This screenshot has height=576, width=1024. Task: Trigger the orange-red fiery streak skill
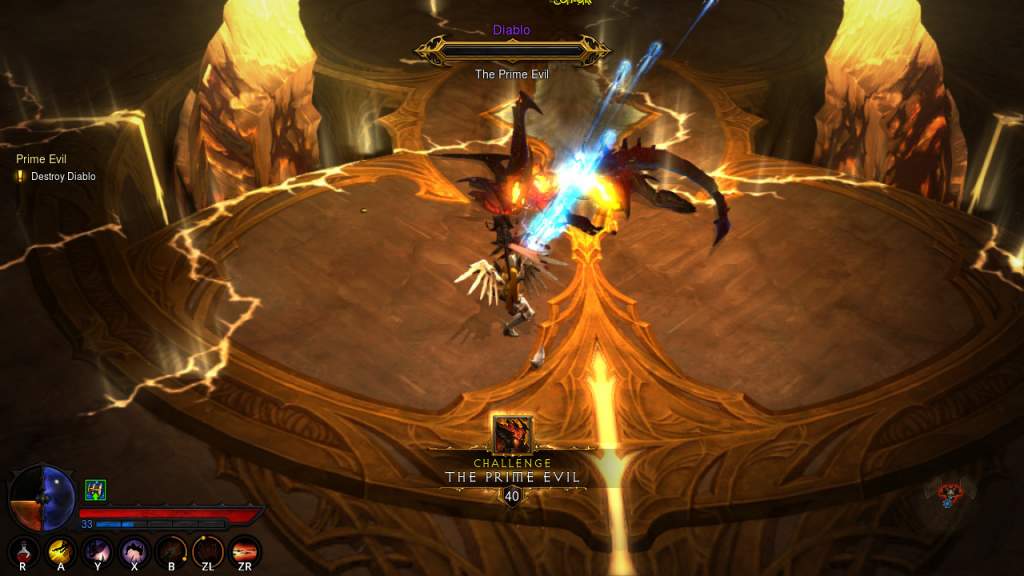pos(245,549)
